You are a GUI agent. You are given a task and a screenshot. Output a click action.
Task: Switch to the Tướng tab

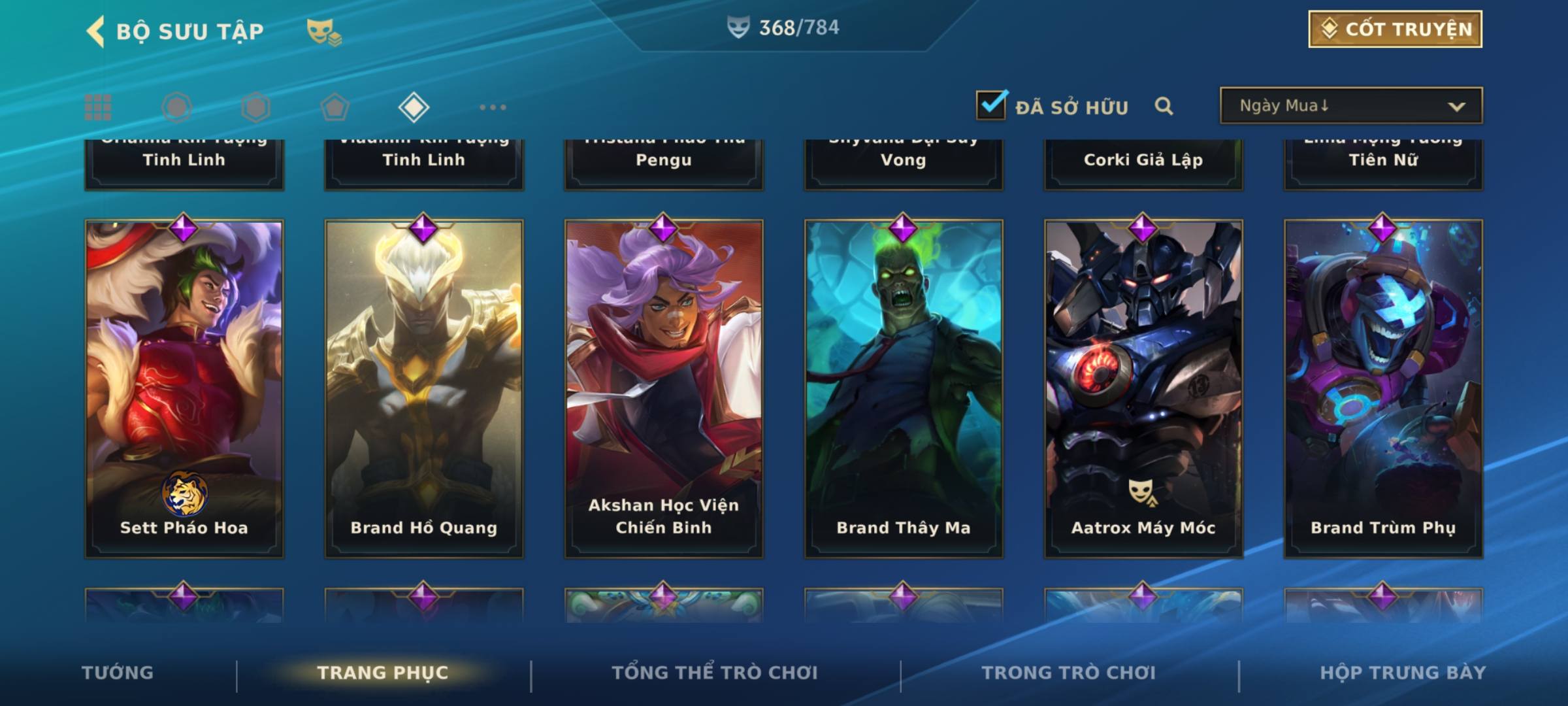point(118,673)
